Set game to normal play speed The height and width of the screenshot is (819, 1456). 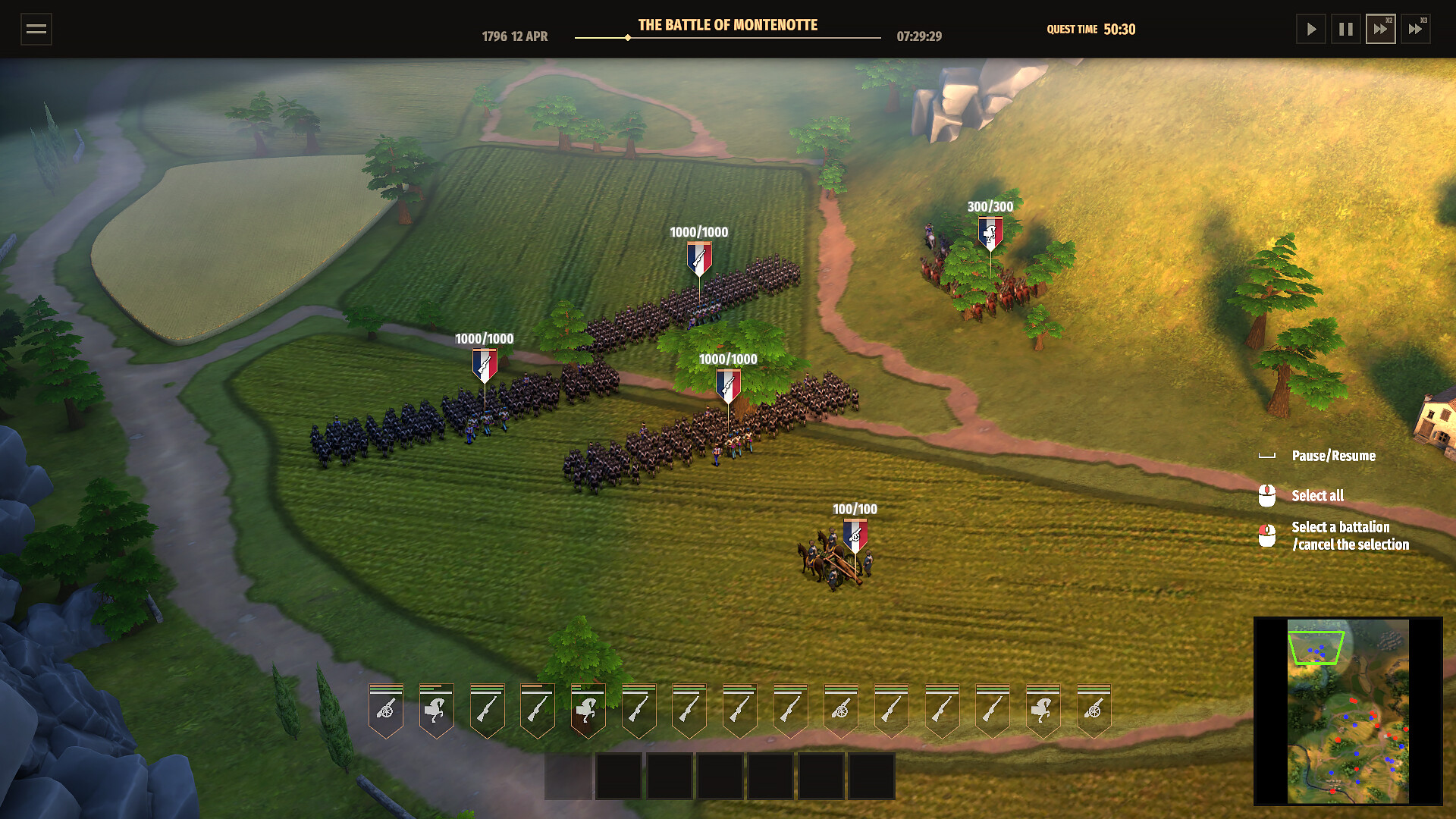click(x=1310, y=30)
